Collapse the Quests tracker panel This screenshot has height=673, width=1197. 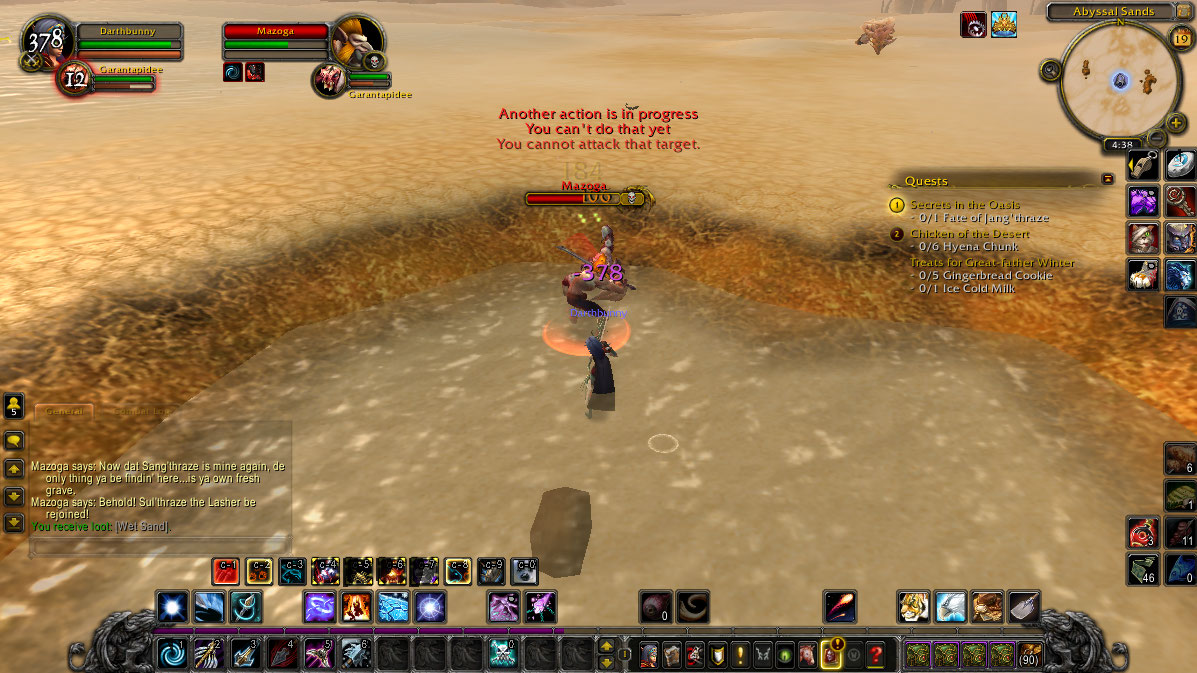[1107, 179]
